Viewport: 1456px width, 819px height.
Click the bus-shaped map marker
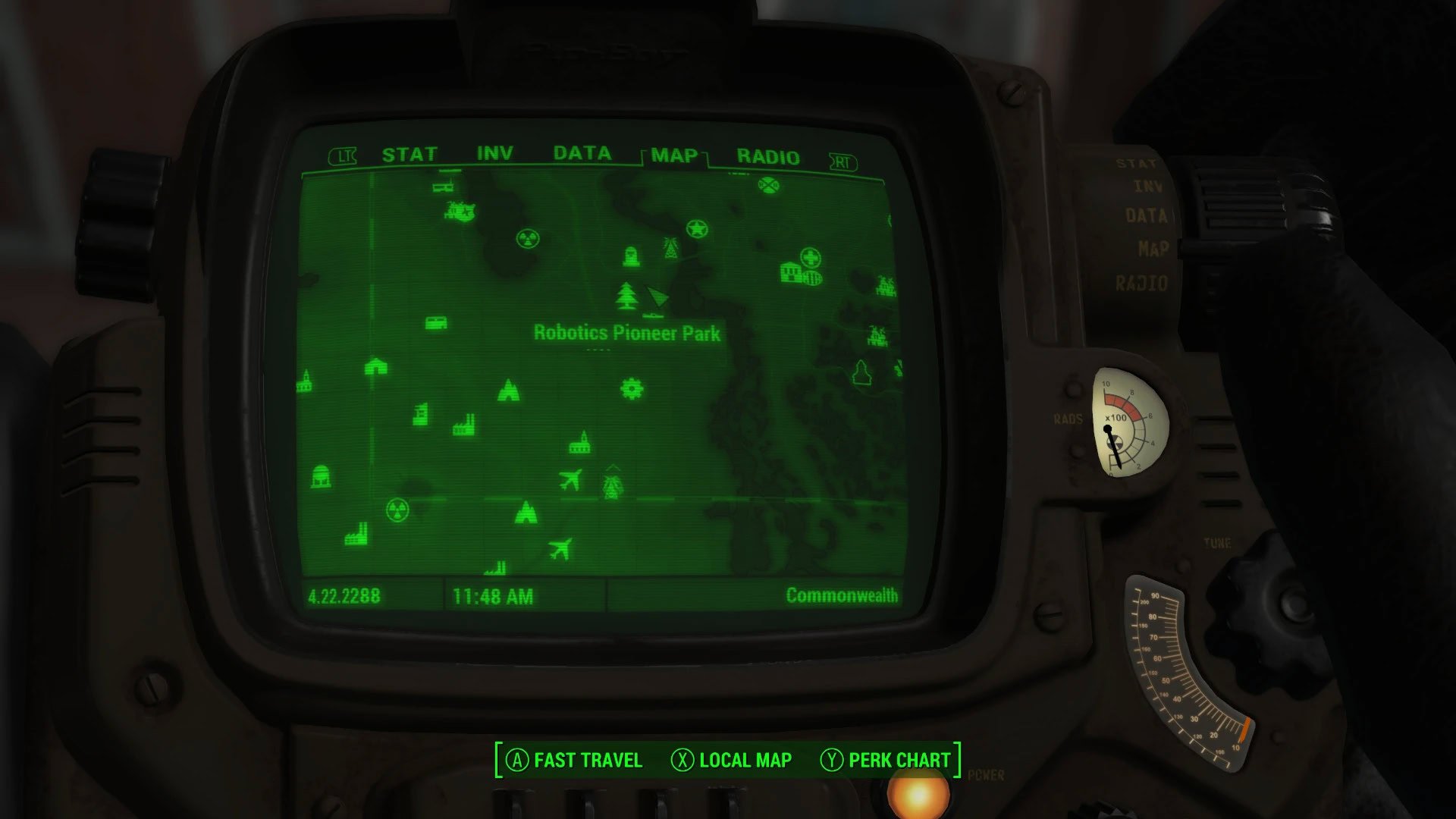click(x=435, y=324)
